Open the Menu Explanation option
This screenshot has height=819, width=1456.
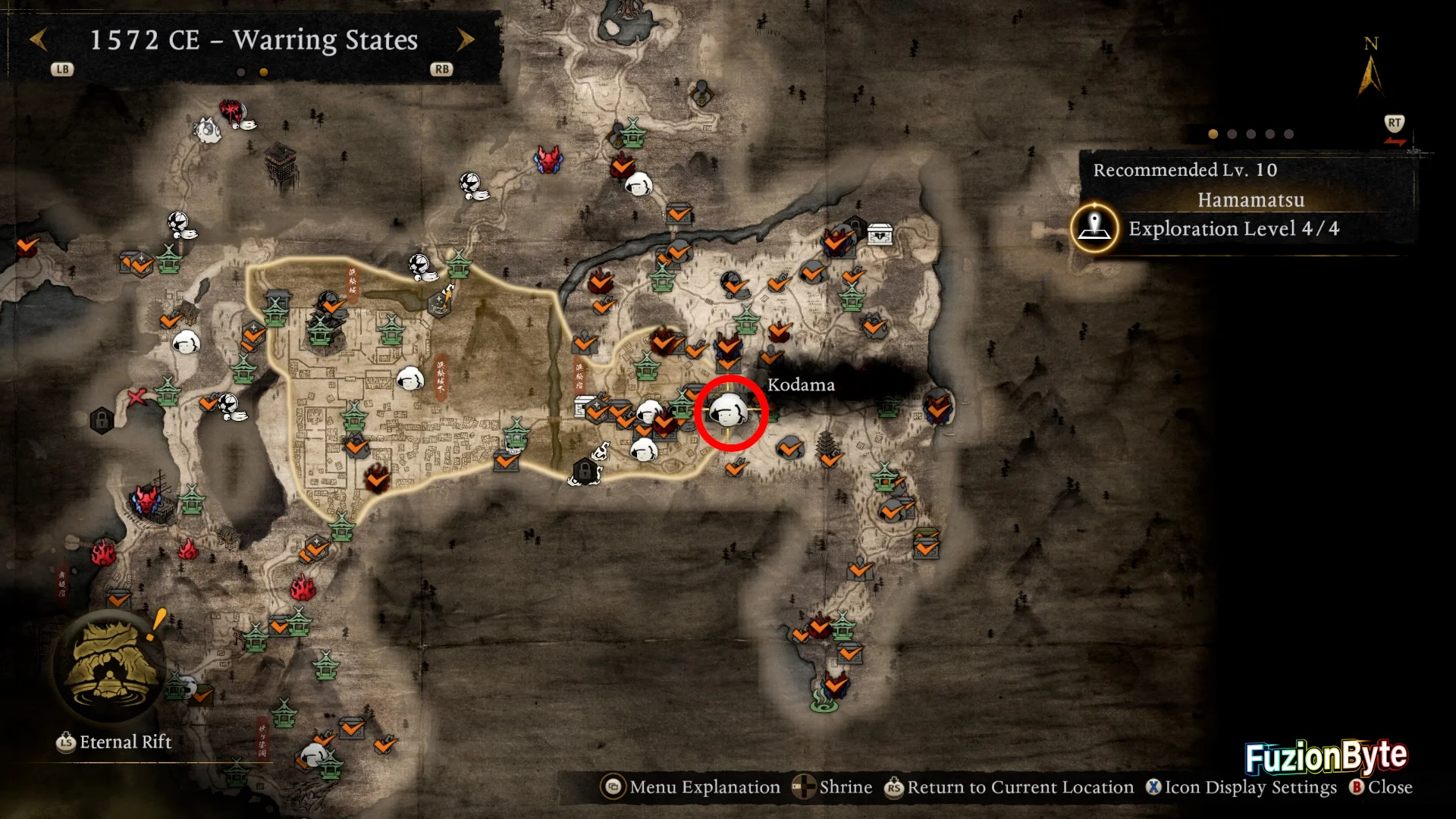[691, 787]
